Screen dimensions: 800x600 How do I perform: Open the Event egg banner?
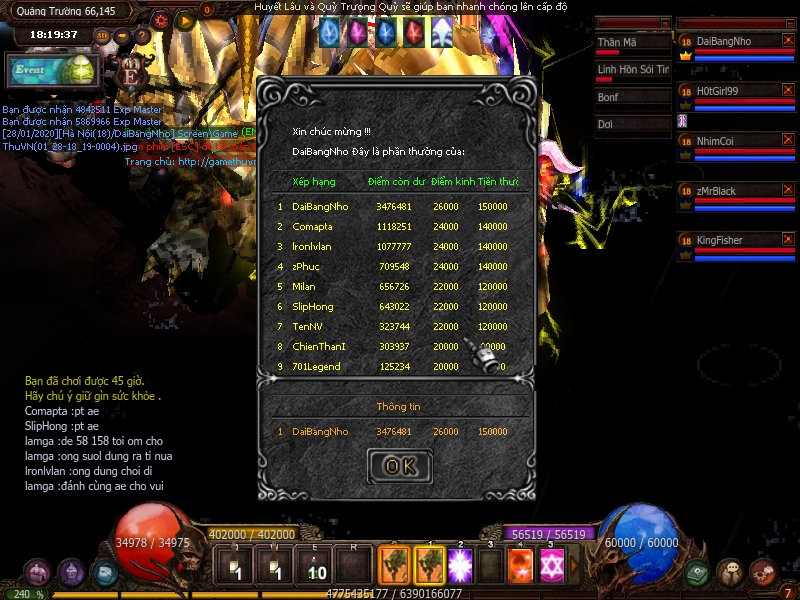tap(50, 71)
